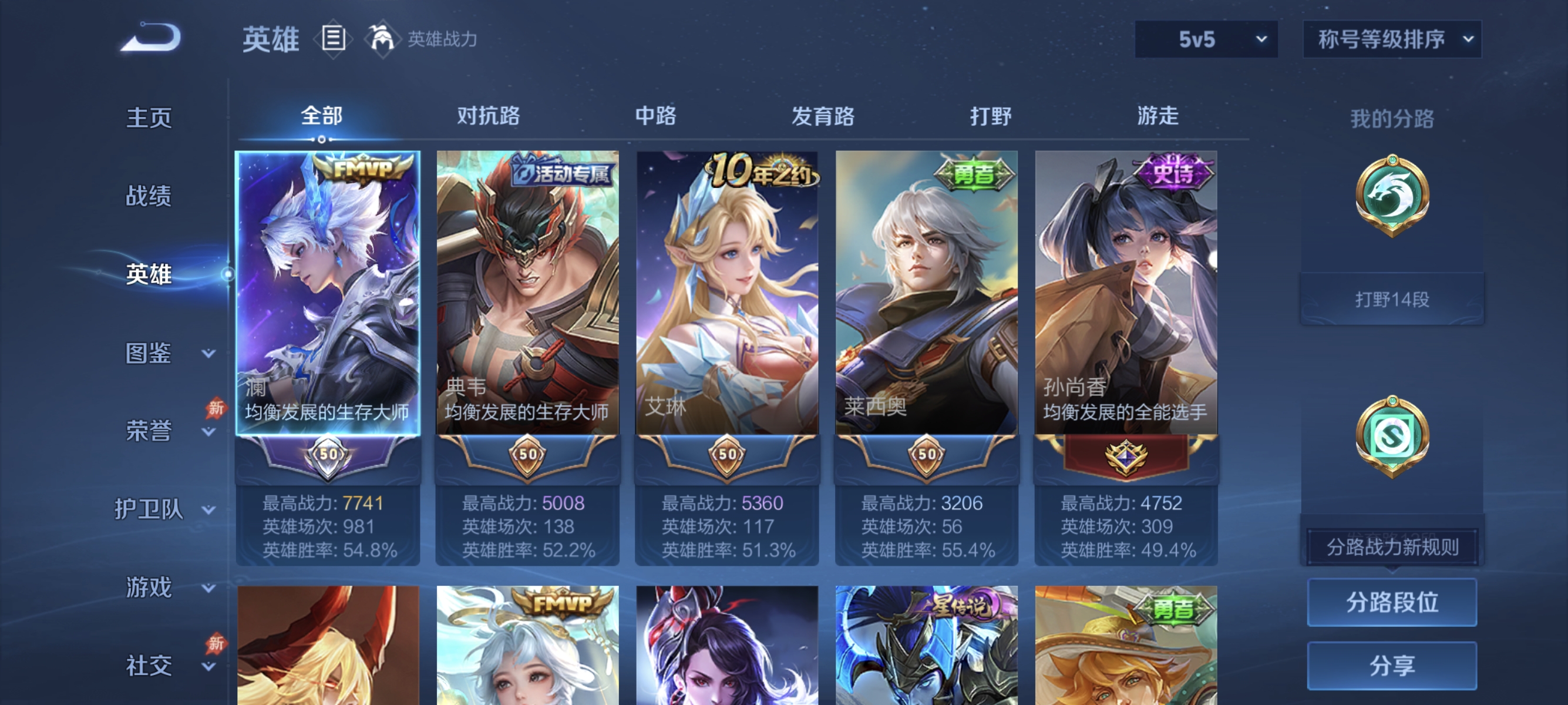Click the 英雄战力 helmet icon
Screen dimensions: 1568x705
pos(381,38)
